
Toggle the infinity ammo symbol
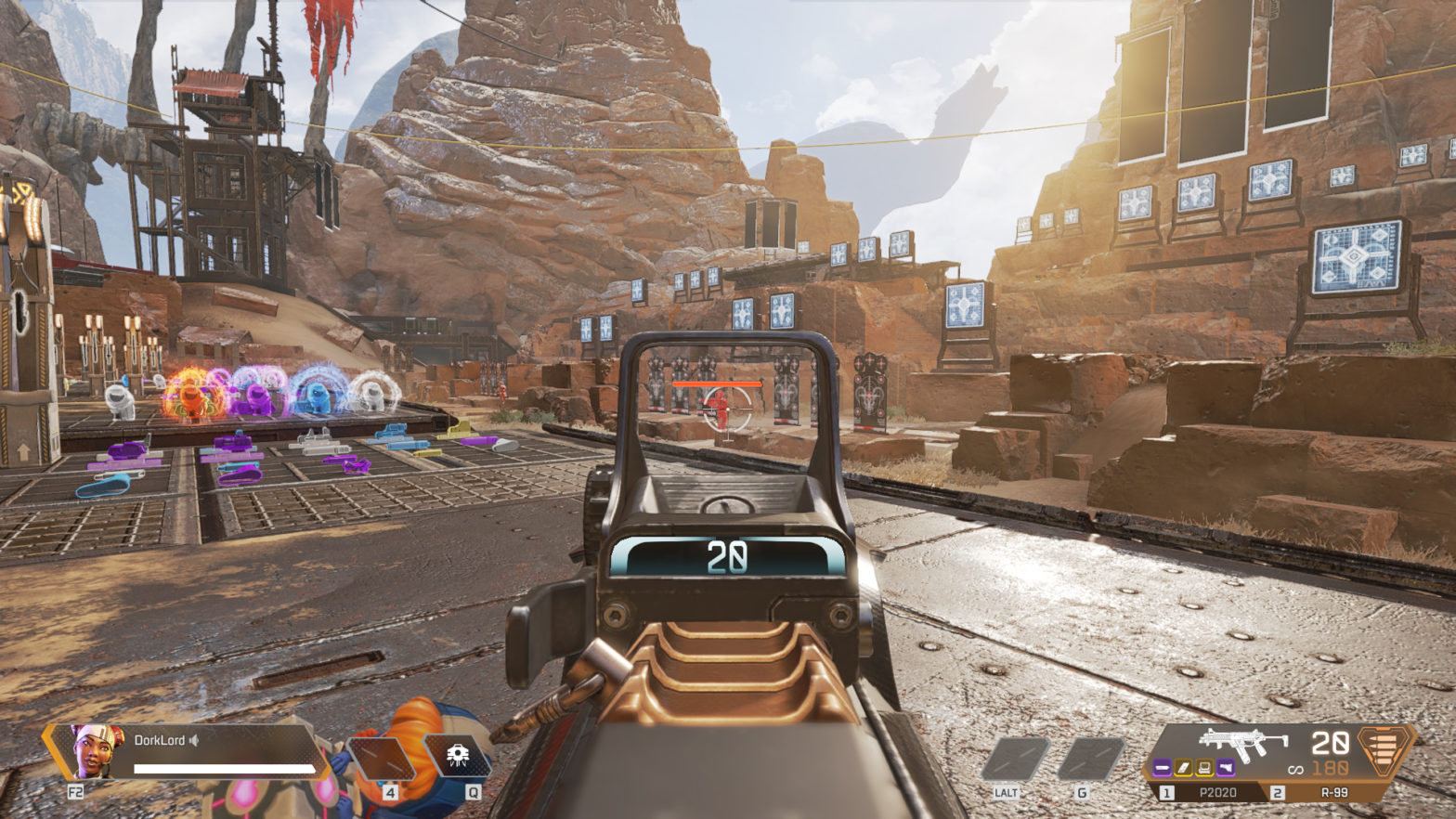(x=1296, y=768)
